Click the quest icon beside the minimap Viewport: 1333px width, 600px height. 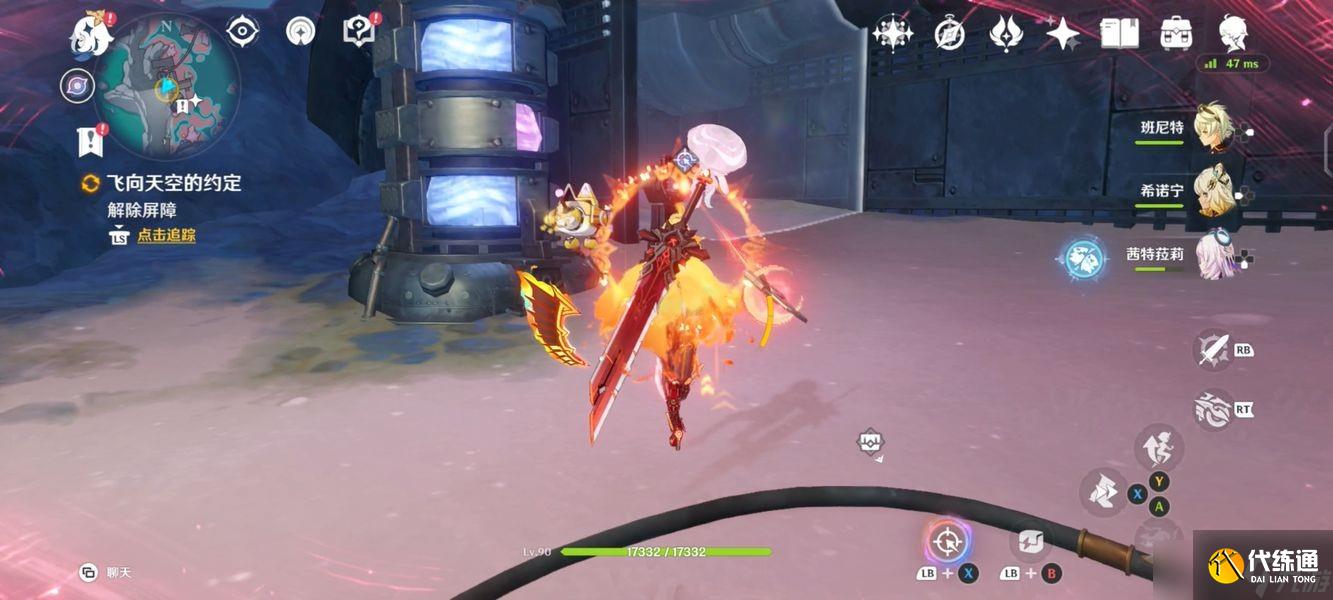tap(90, 140)
